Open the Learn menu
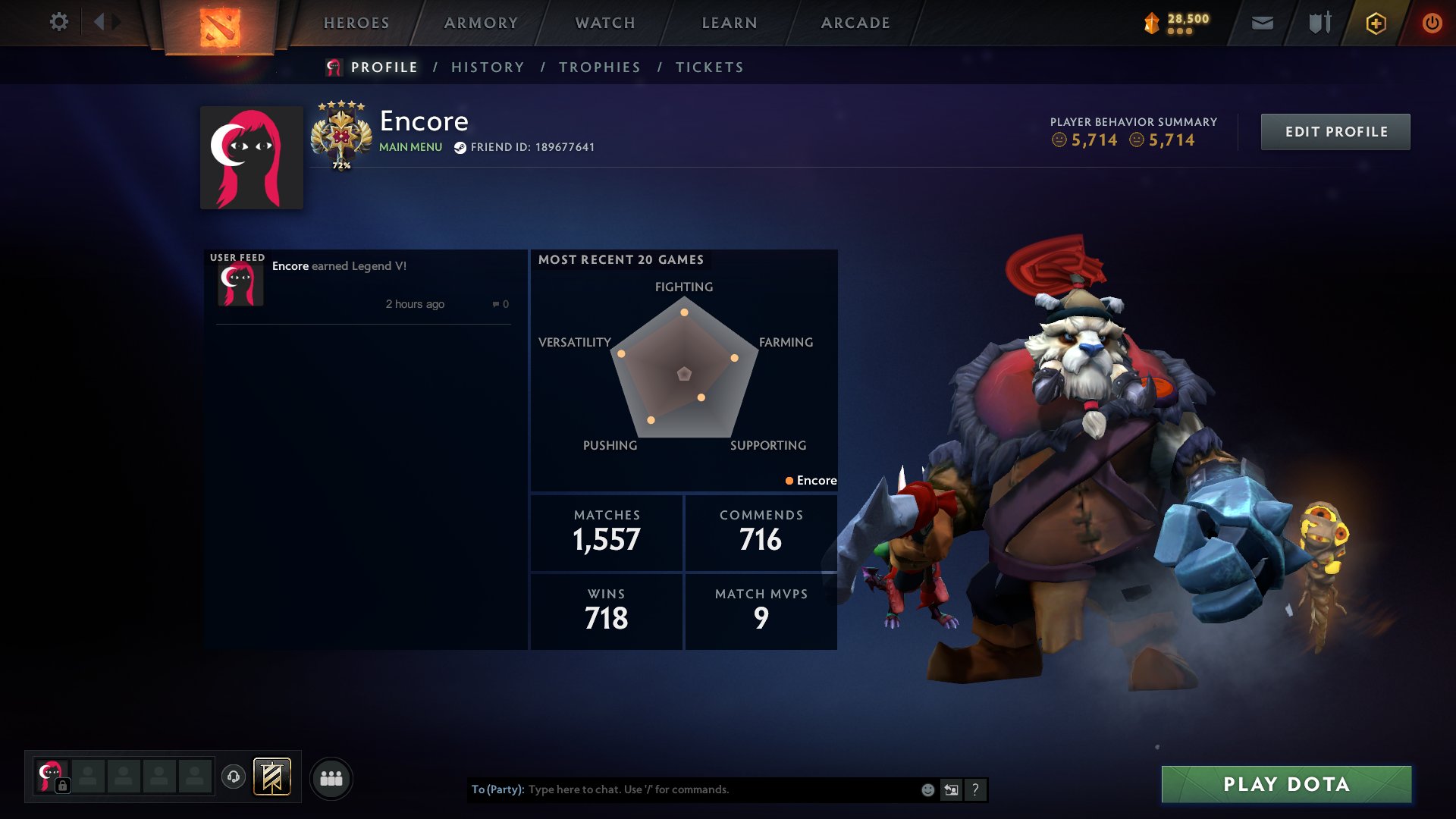Viewport: 1456px width, 819px height. coord(730,23)
